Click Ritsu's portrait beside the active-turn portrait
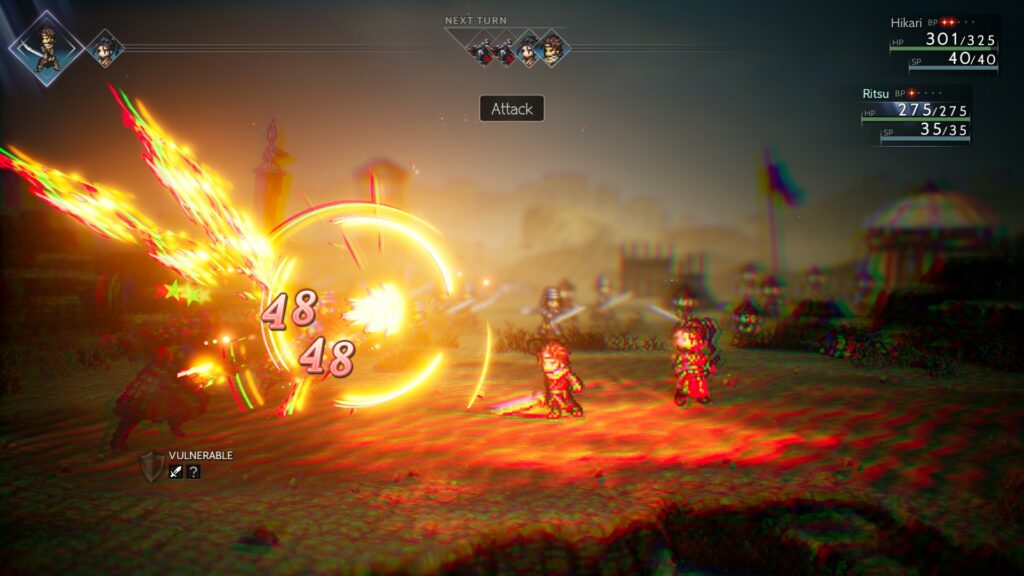 (103, 48)
